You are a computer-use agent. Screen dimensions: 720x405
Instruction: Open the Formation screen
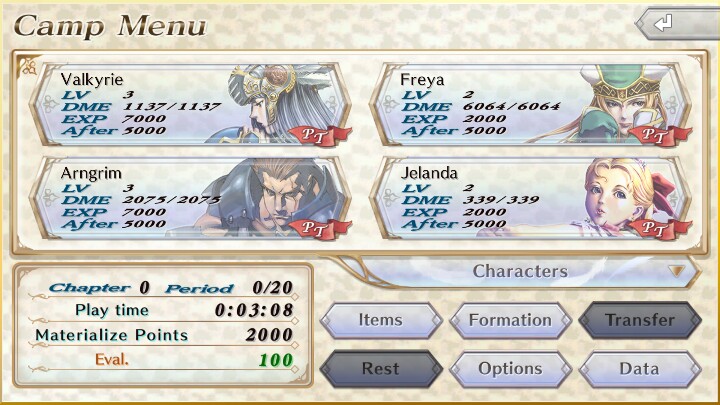click(510, 320)
